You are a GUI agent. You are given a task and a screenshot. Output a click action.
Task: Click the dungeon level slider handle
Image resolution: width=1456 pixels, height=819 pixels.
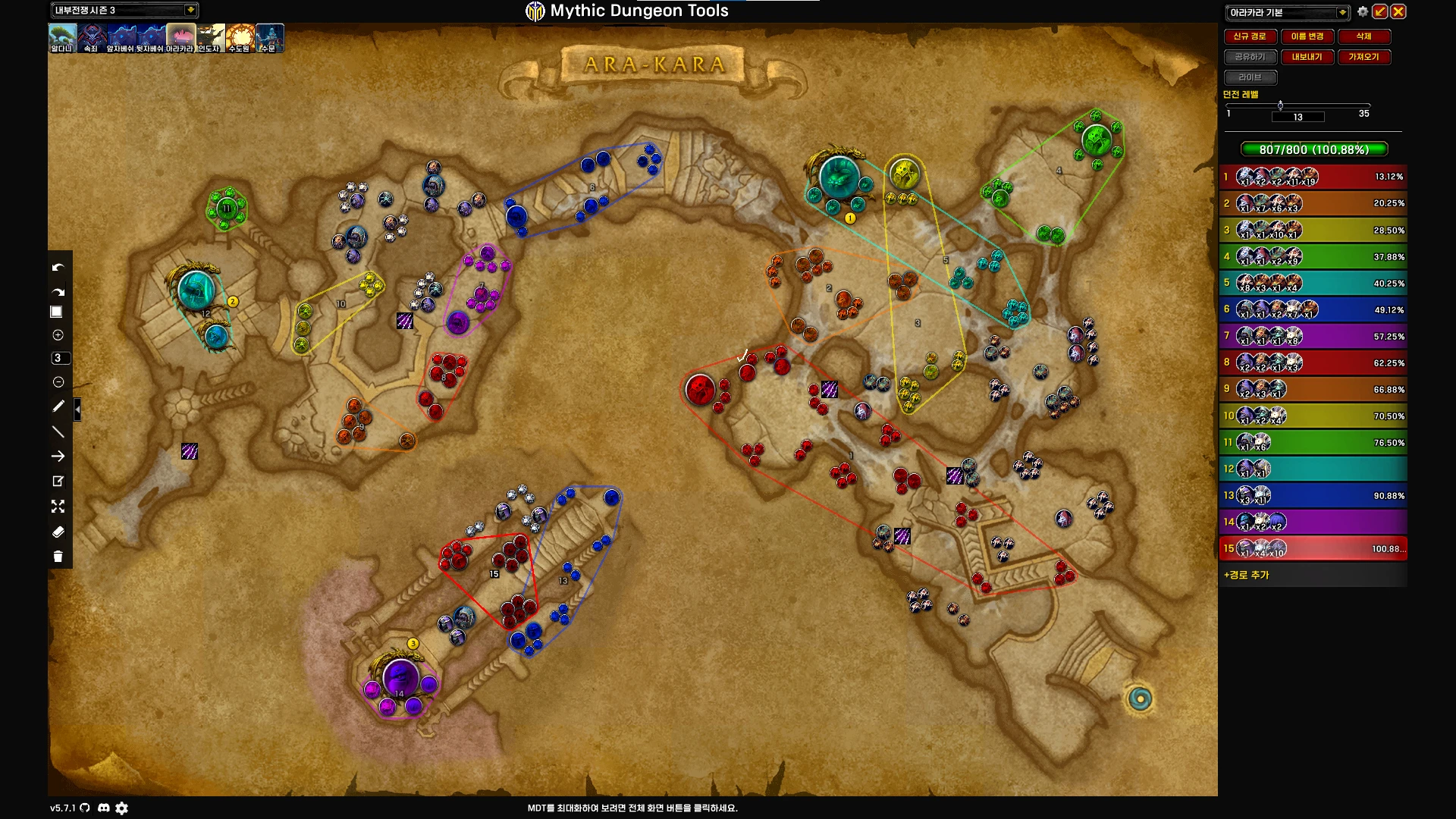point(1280,105)
